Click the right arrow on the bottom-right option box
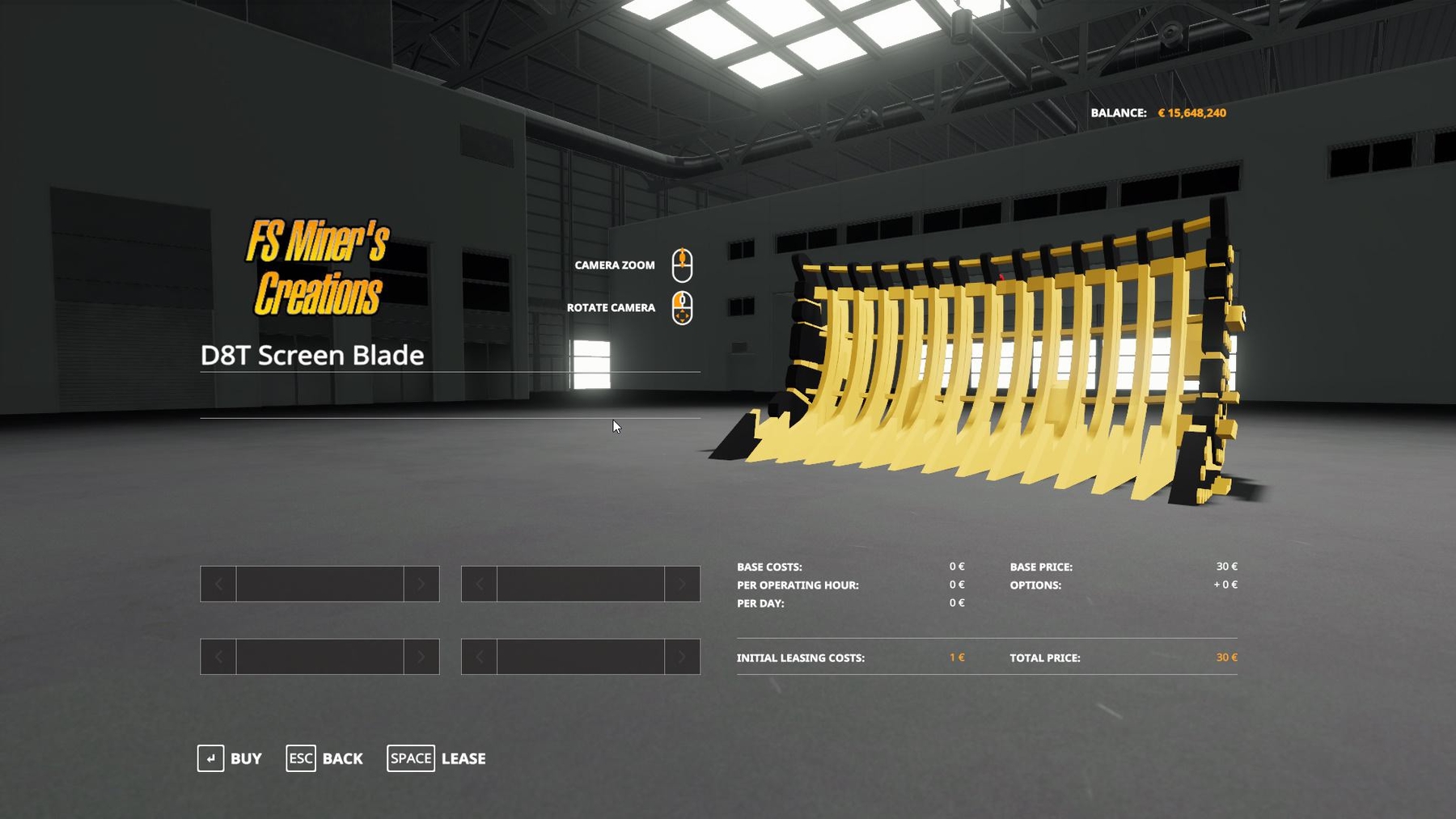Screen dimensions: 1456x819 click(682, 656)
